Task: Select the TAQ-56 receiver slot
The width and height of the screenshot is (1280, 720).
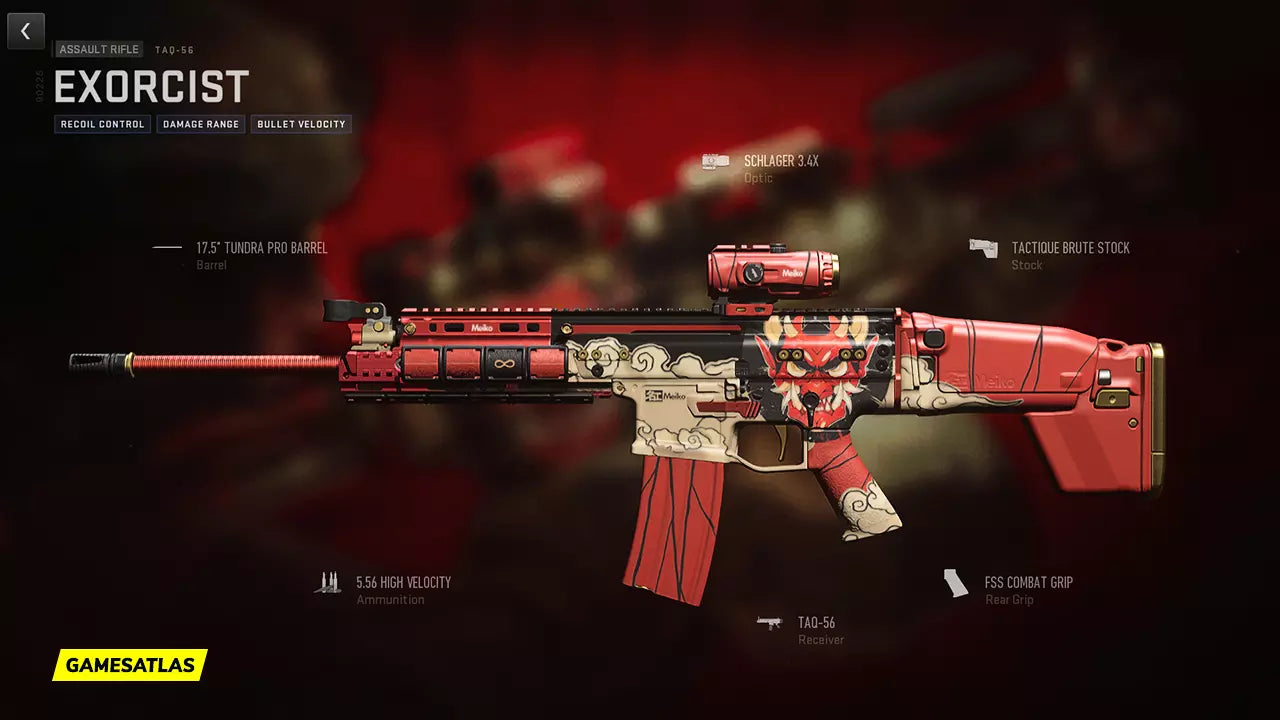Action: click(x=816, y=623)
